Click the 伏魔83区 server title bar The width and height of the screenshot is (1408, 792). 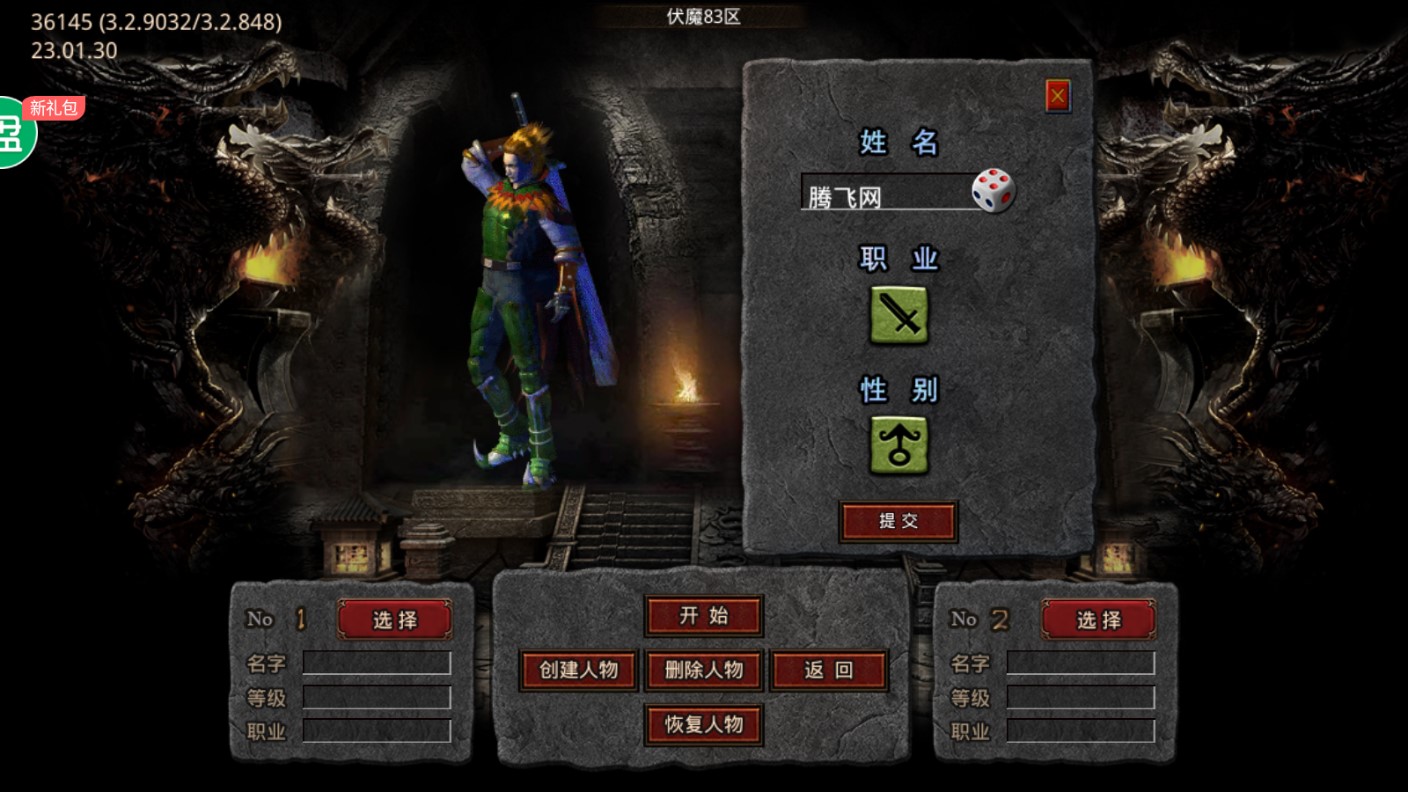[x=703, y=15]
